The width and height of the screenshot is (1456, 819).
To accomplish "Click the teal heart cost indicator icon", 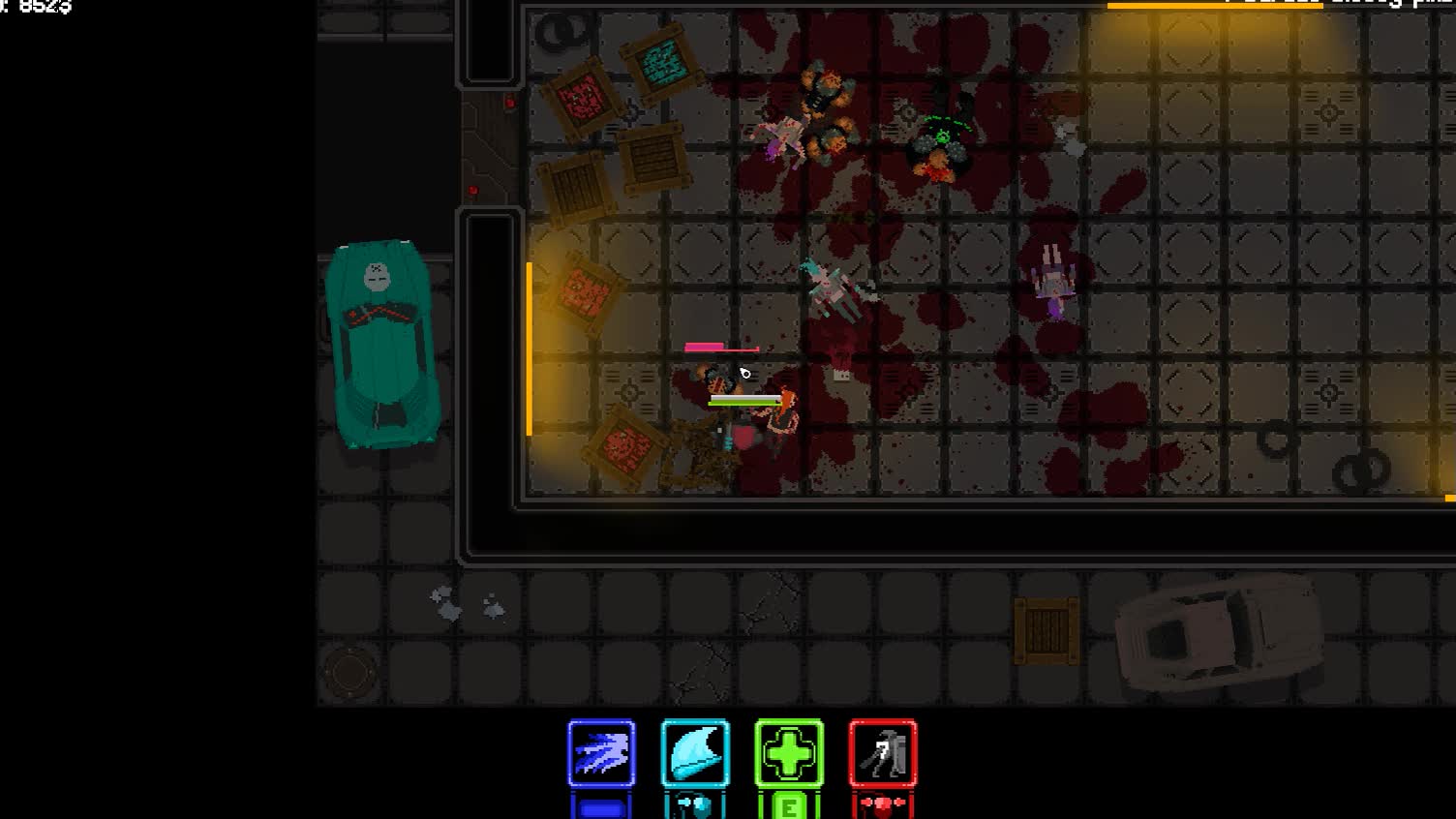I will point(693,803).
